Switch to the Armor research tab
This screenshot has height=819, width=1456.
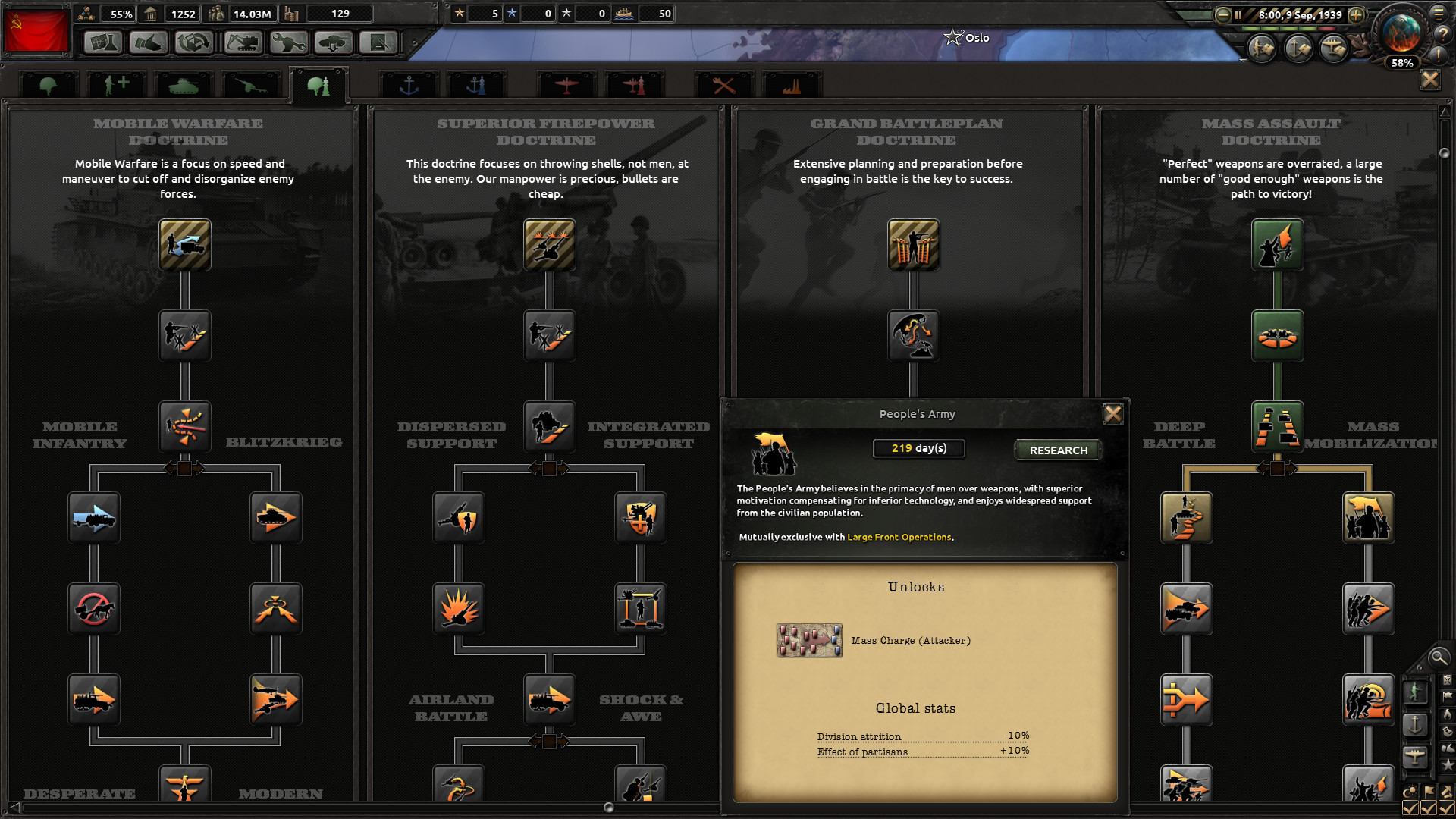pos(184,85)
